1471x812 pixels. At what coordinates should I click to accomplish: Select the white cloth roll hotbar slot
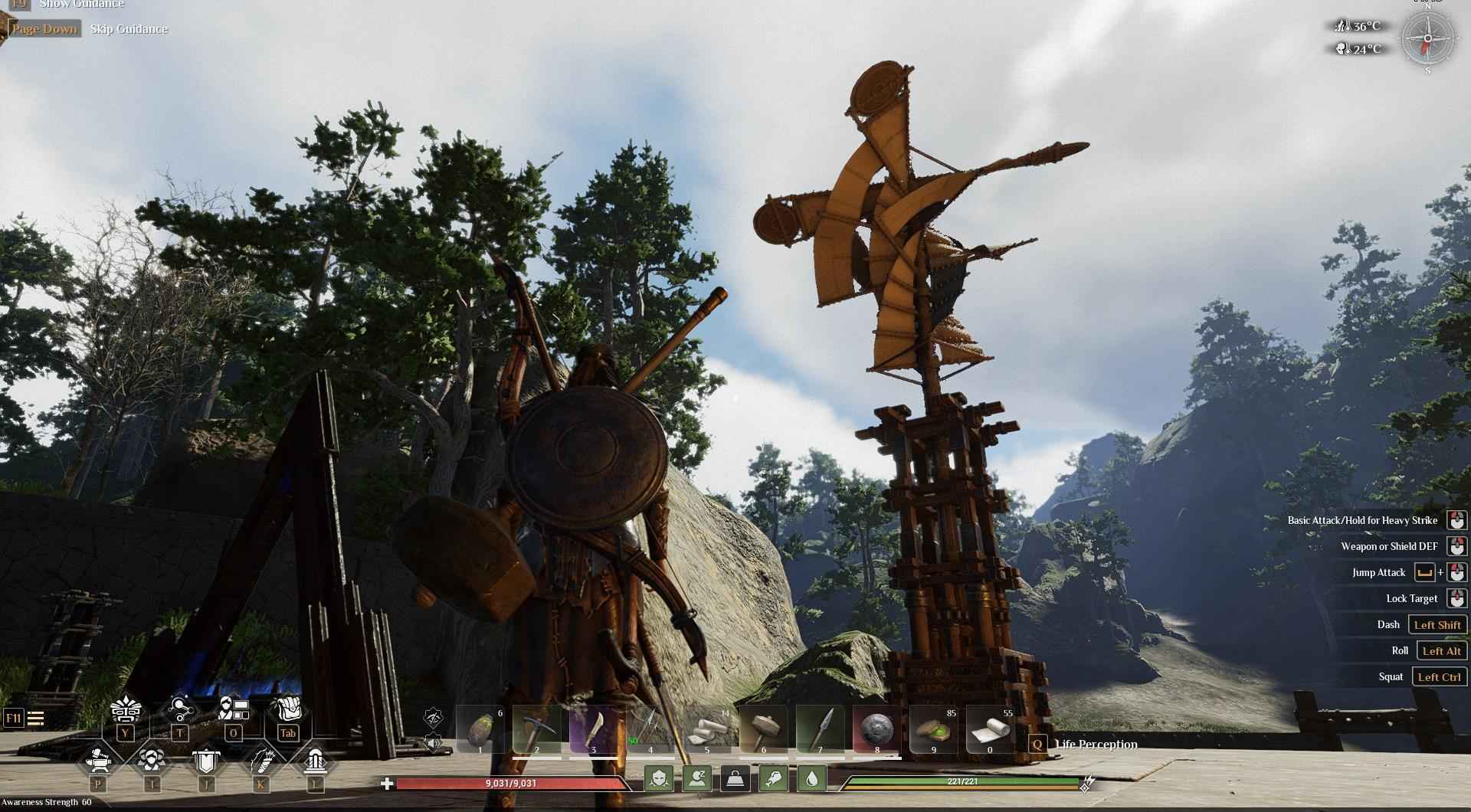(990, 729)
